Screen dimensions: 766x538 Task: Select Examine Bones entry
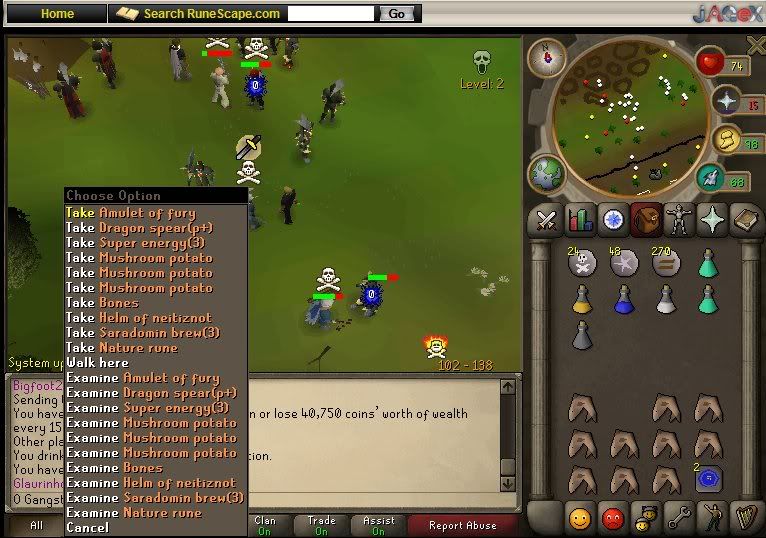114,467
